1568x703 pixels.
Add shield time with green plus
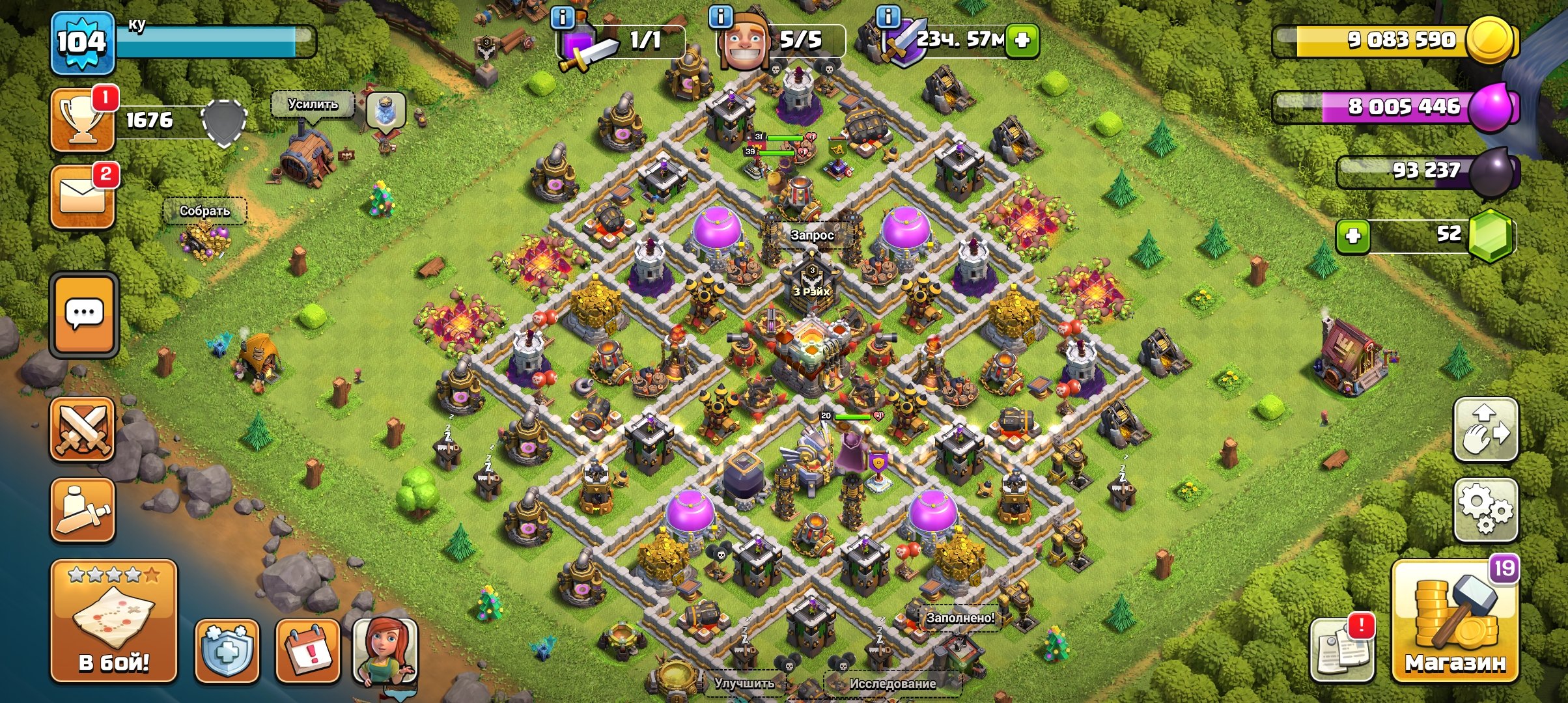(1022, 40)
